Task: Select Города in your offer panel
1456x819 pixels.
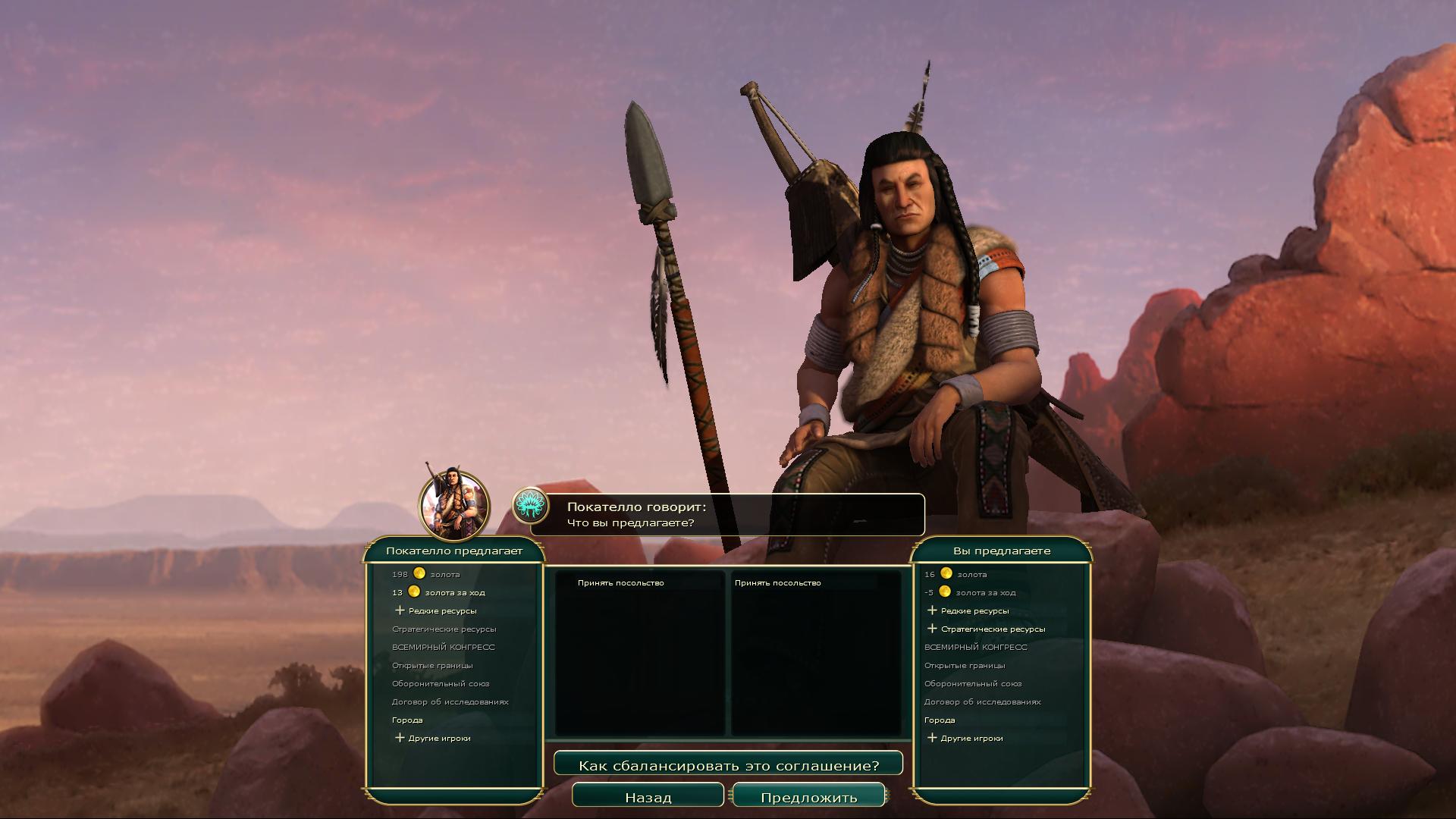Action: pos(940,720)
